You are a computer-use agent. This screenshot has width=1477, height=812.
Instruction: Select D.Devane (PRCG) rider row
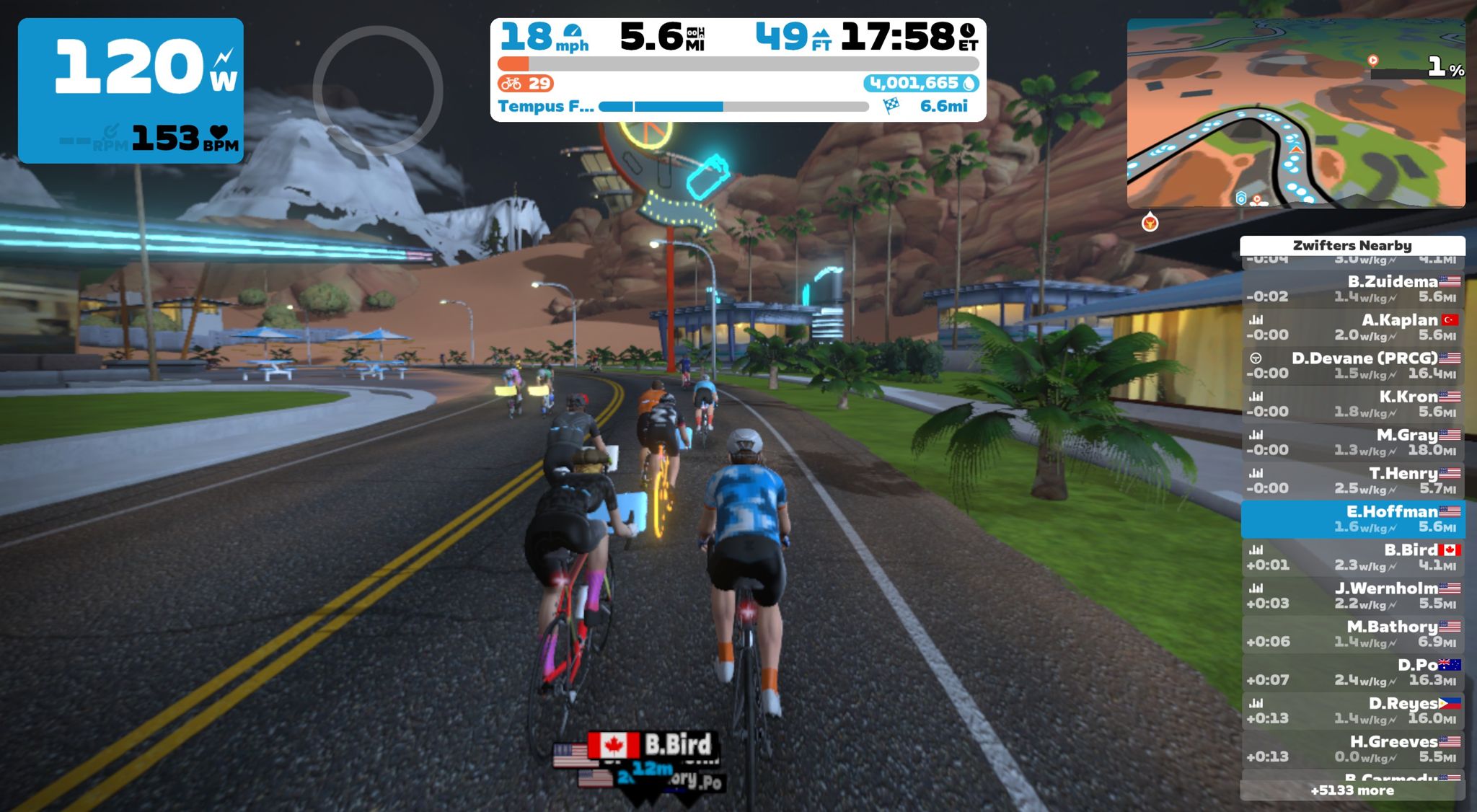pyautogui.click(x=1352, y=366)
